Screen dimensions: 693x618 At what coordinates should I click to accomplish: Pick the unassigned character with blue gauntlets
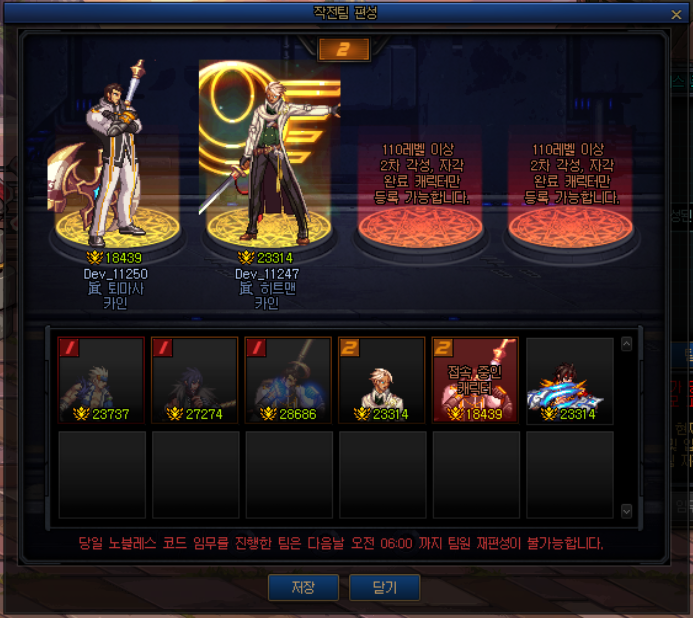[x=570, y=379]
